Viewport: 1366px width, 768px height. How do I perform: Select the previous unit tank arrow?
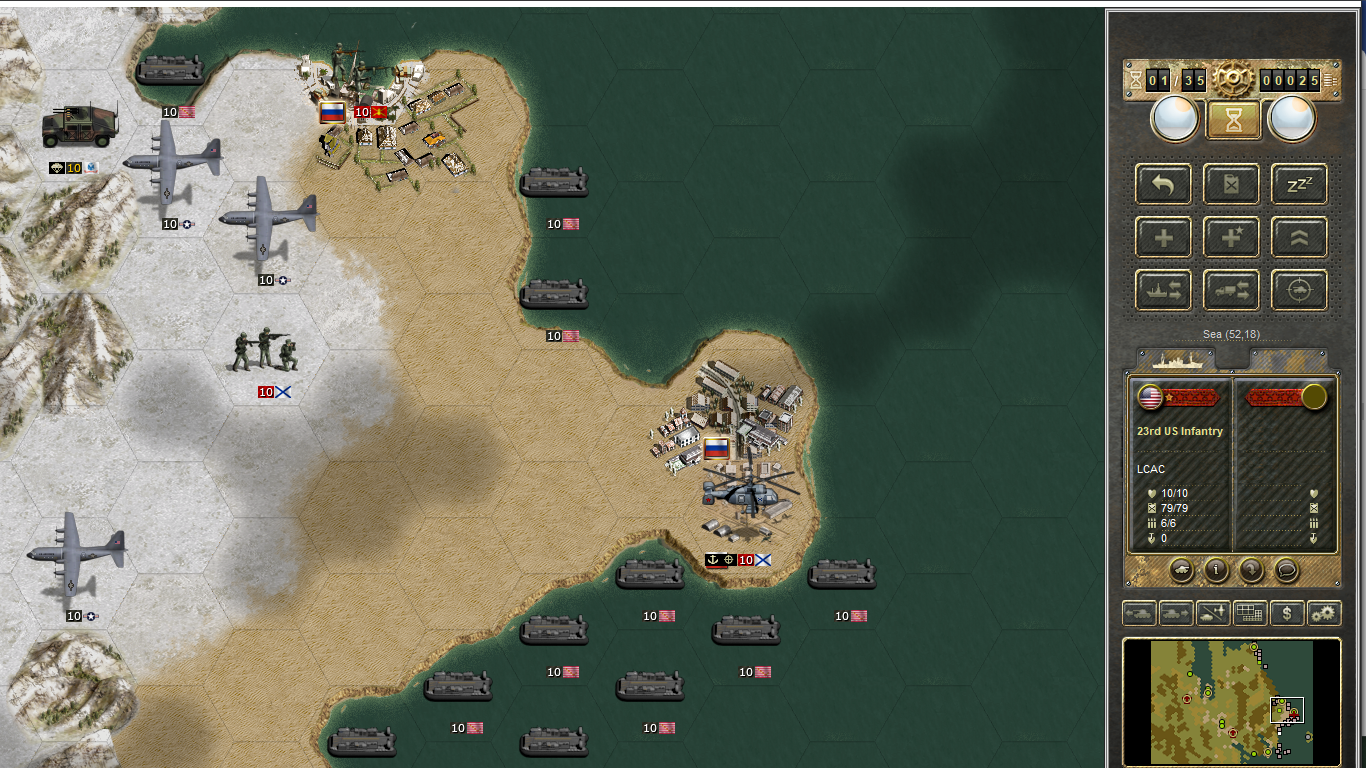click(x=1139, y=613)
